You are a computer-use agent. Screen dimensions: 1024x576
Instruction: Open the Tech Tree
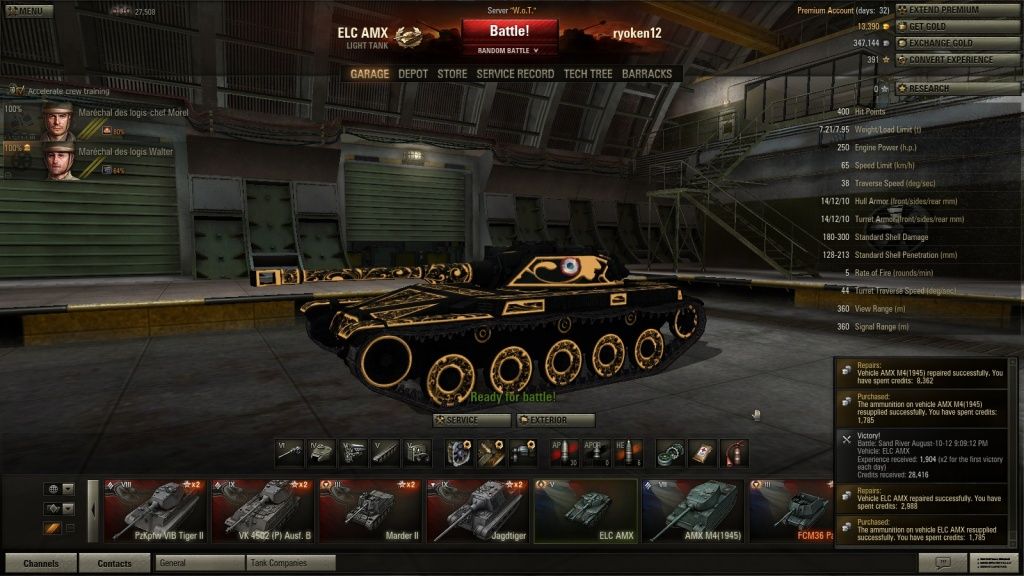click(x=588, y=73)
